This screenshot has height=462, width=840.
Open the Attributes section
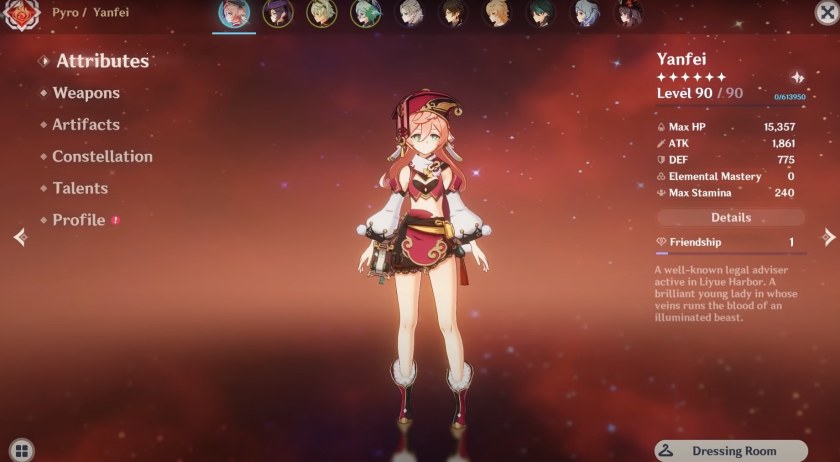click(102, 61)
